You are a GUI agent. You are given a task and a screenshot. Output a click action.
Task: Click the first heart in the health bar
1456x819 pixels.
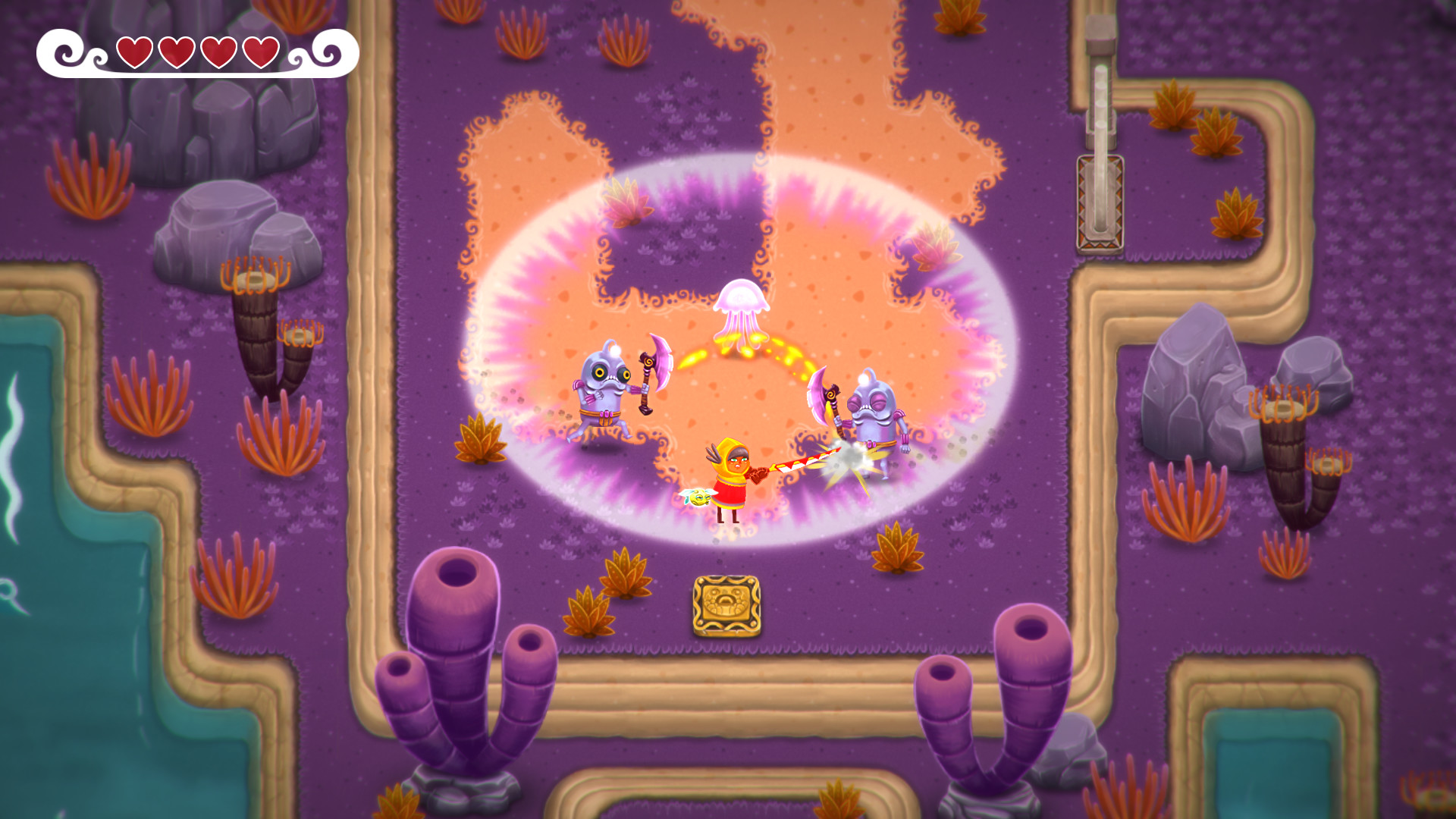(x=134, y=53)
